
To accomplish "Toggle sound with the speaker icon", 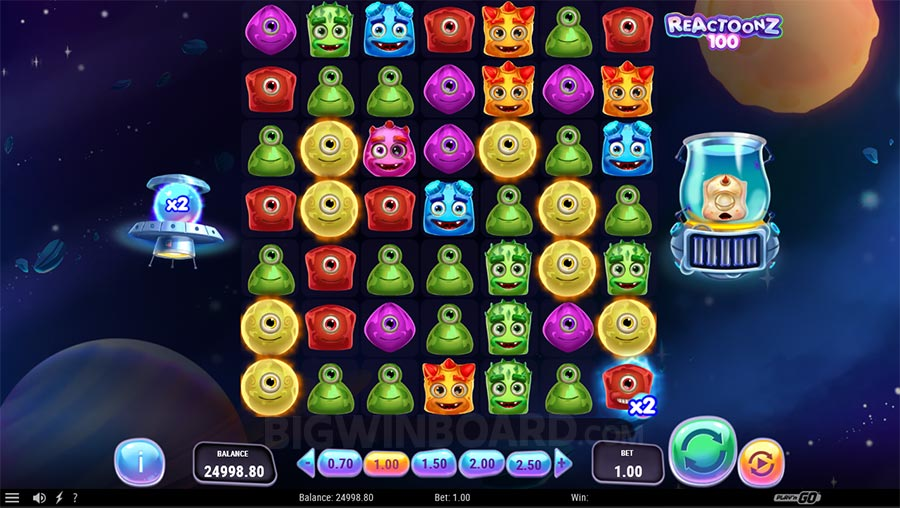I will 39,497.
